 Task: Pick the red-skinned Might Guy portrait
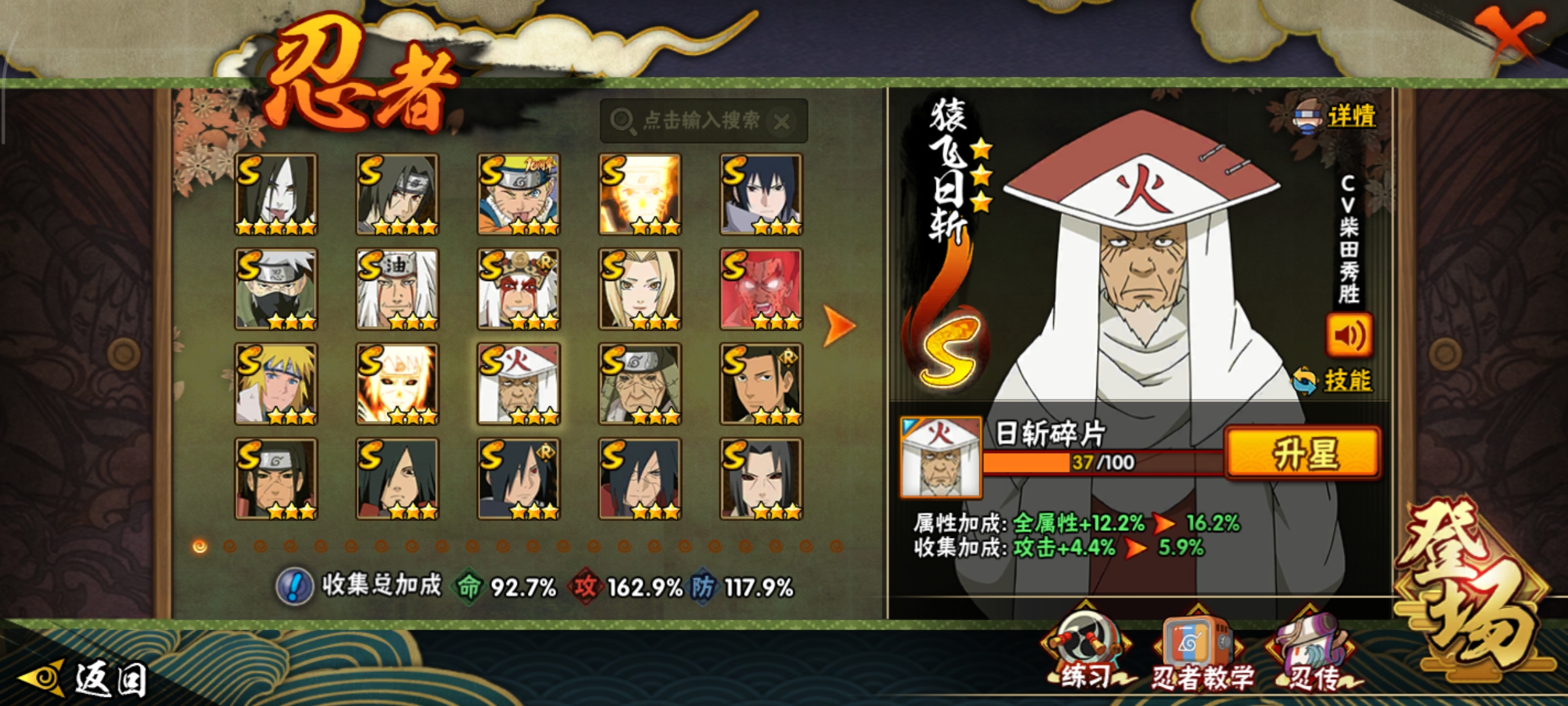pos(761,289)
